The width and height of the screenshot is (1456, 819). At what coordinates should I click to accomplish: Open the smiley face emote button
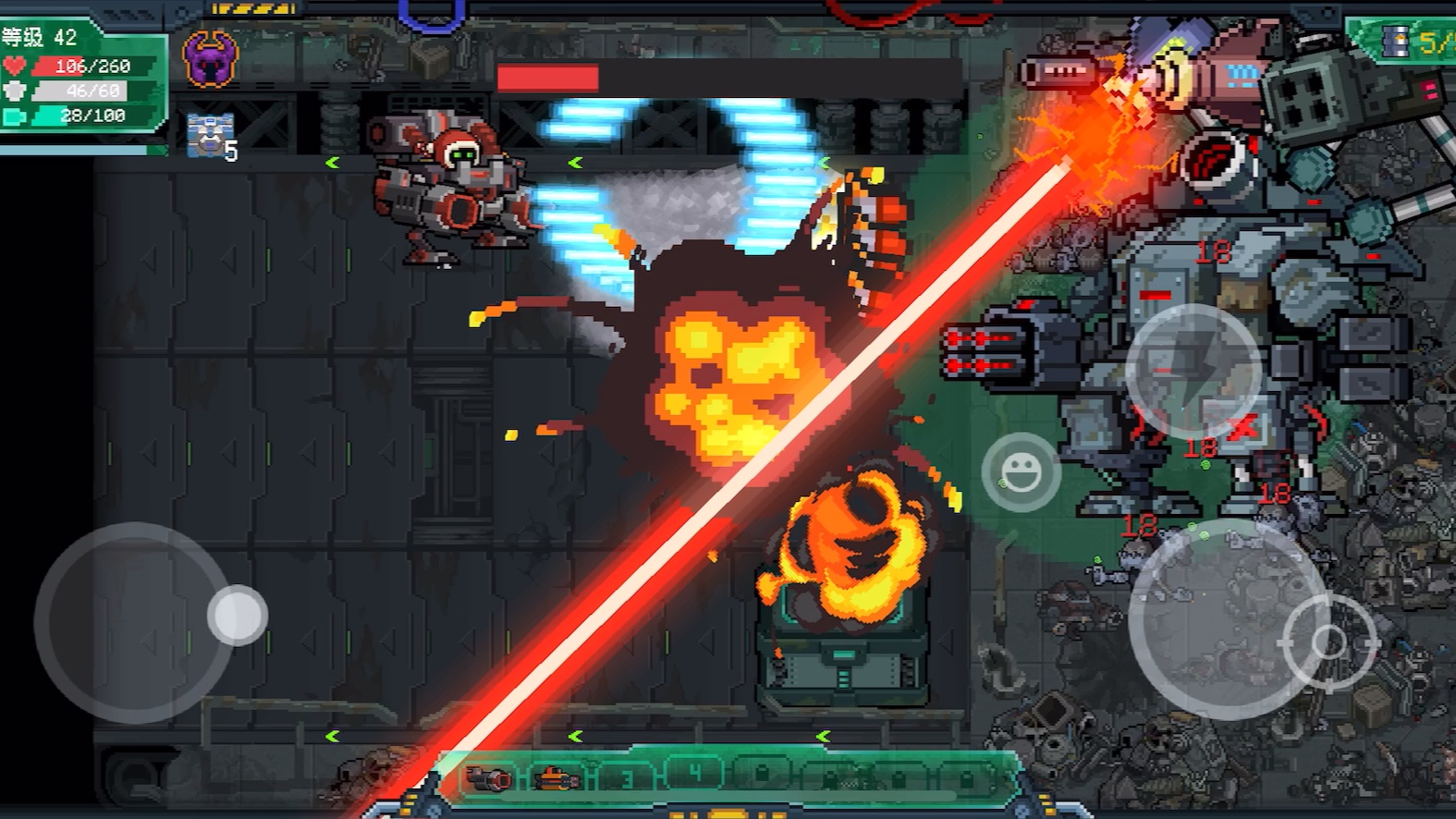[x=1021, y=472]
